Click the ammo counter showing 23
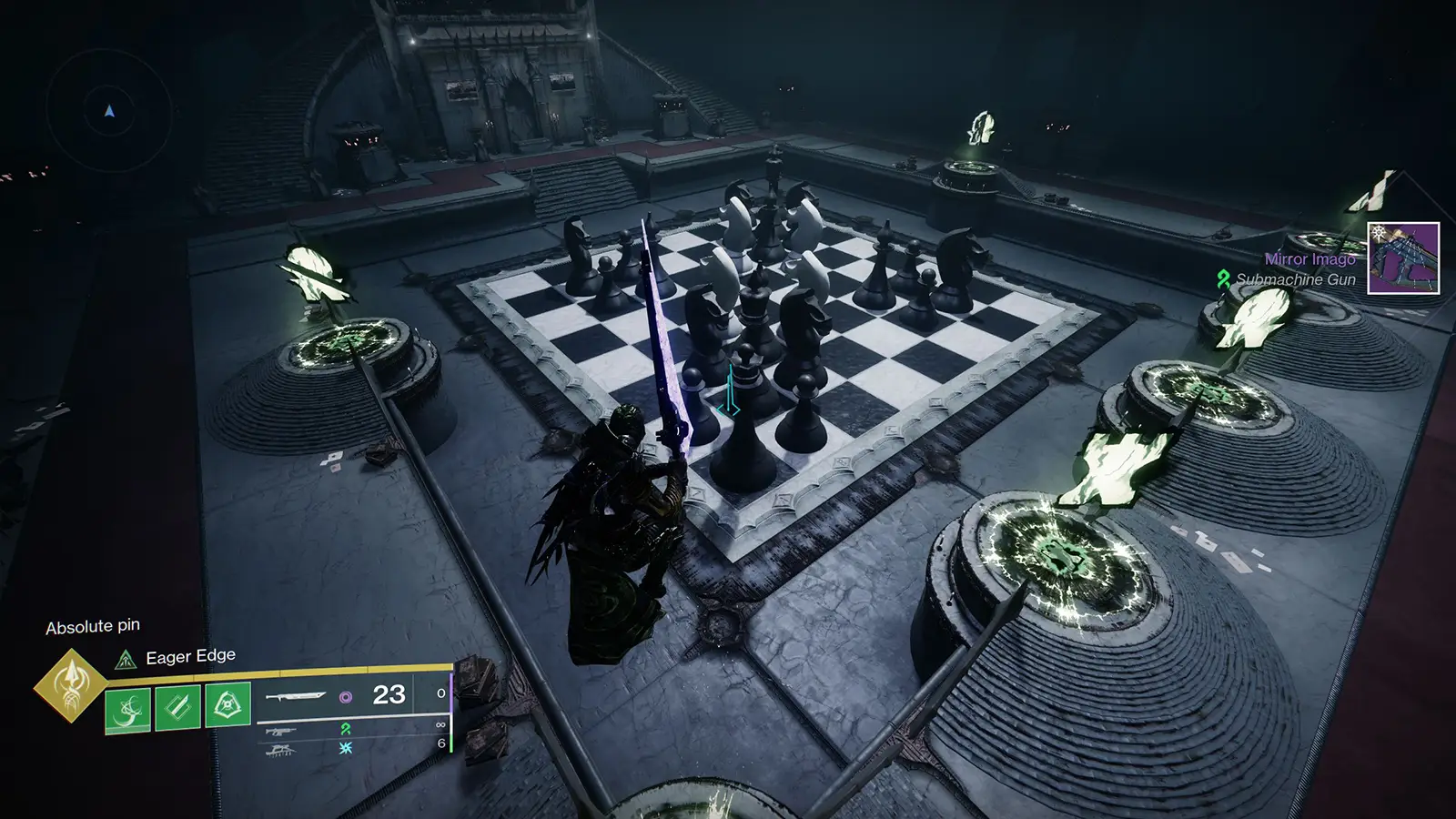 coord(389,695)
